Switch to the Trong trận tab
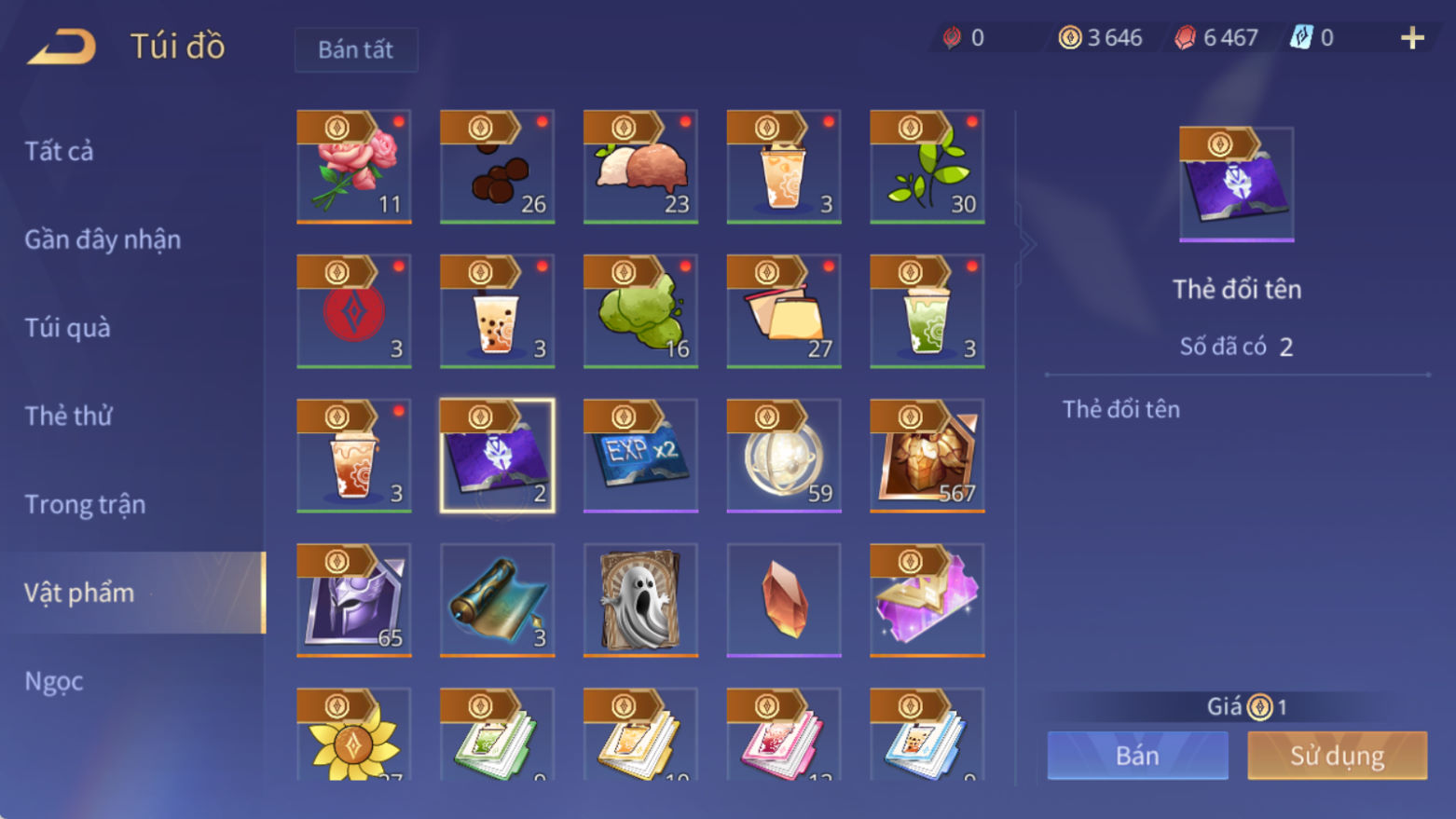 [85, 504]
